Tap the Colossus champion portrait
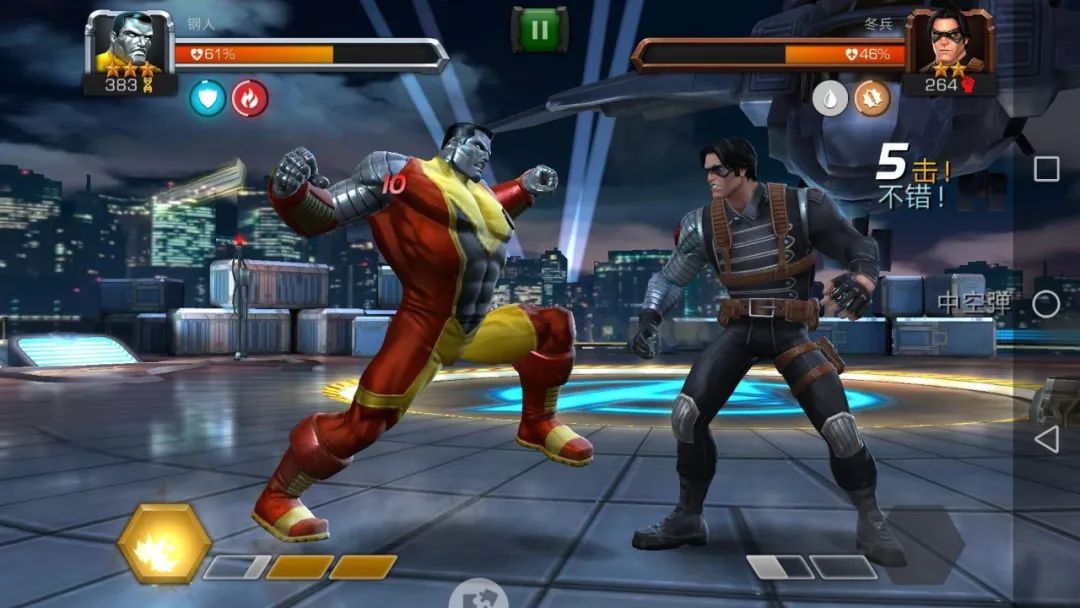This screenshot has width=1080, height=608. tap(129, 44)
